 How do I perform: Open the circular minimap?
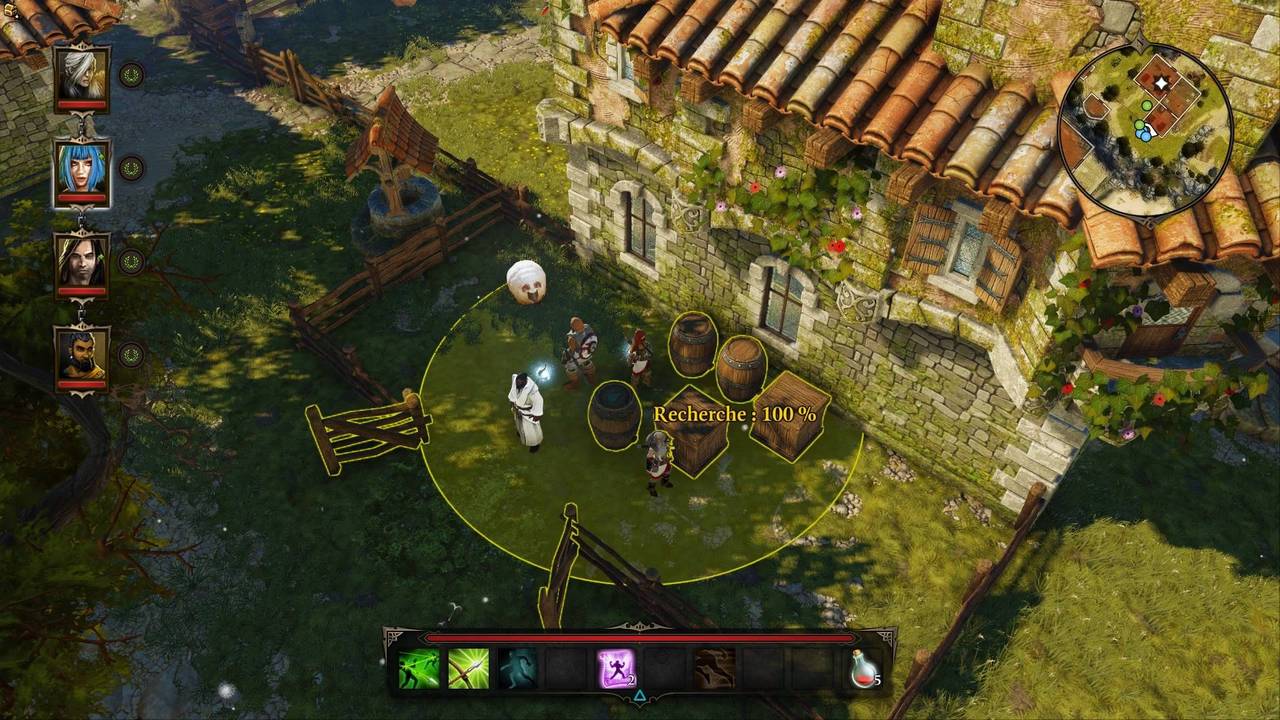click(1146, 130)
